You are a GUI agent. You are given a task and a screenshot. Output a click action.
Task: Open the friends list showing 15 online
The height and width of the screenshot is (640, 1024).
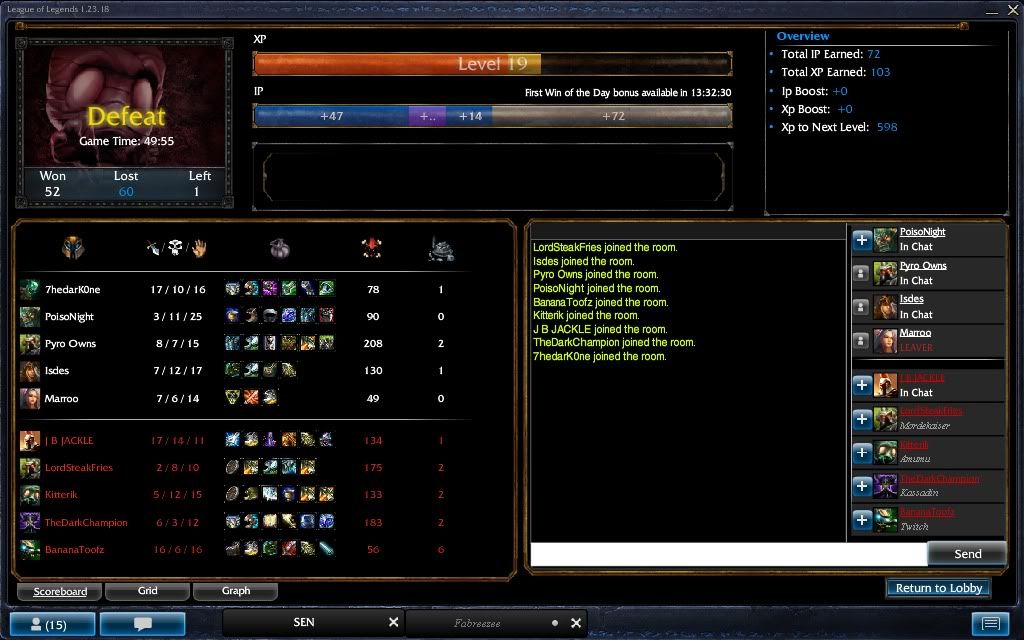coord(49,625)
